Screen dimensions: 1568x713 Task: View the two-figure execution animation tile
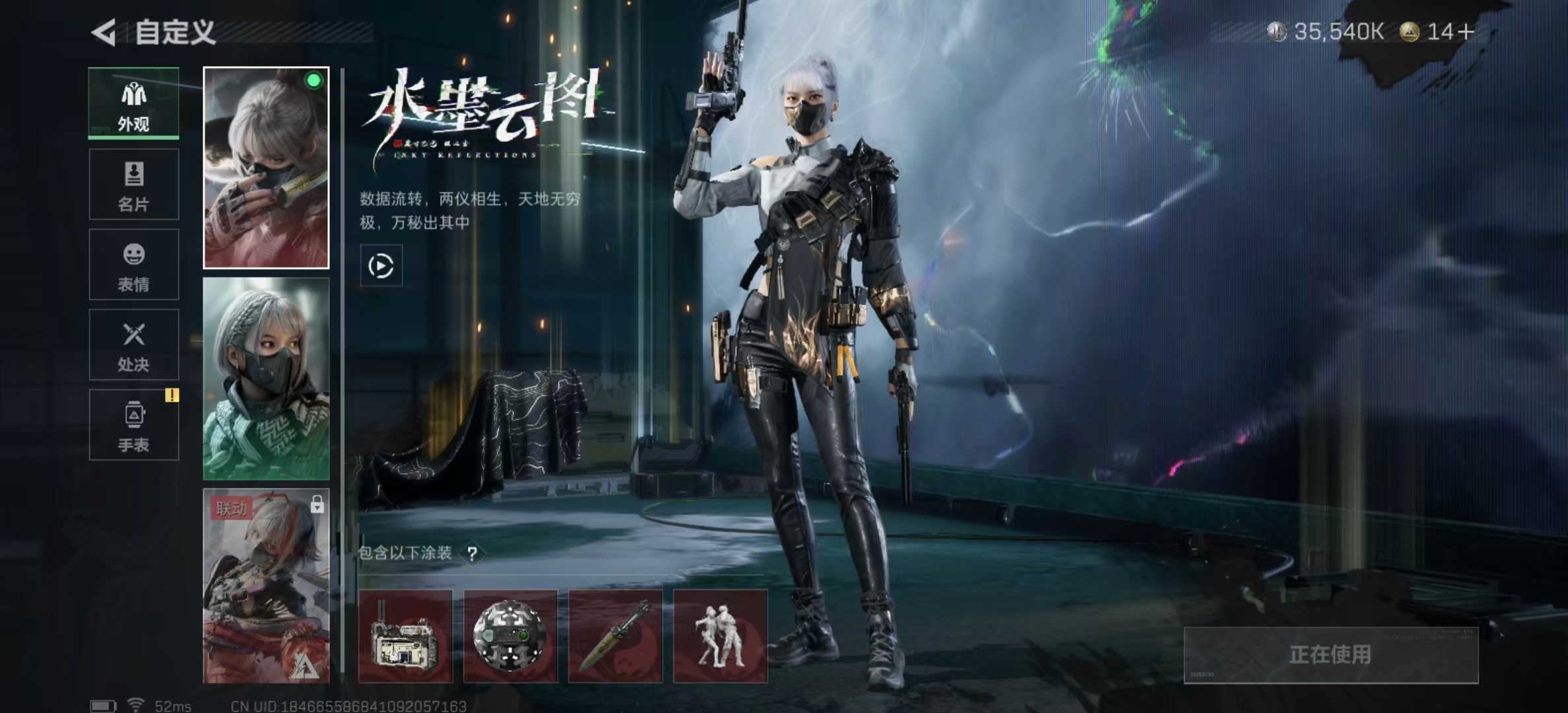pos(720,636)
